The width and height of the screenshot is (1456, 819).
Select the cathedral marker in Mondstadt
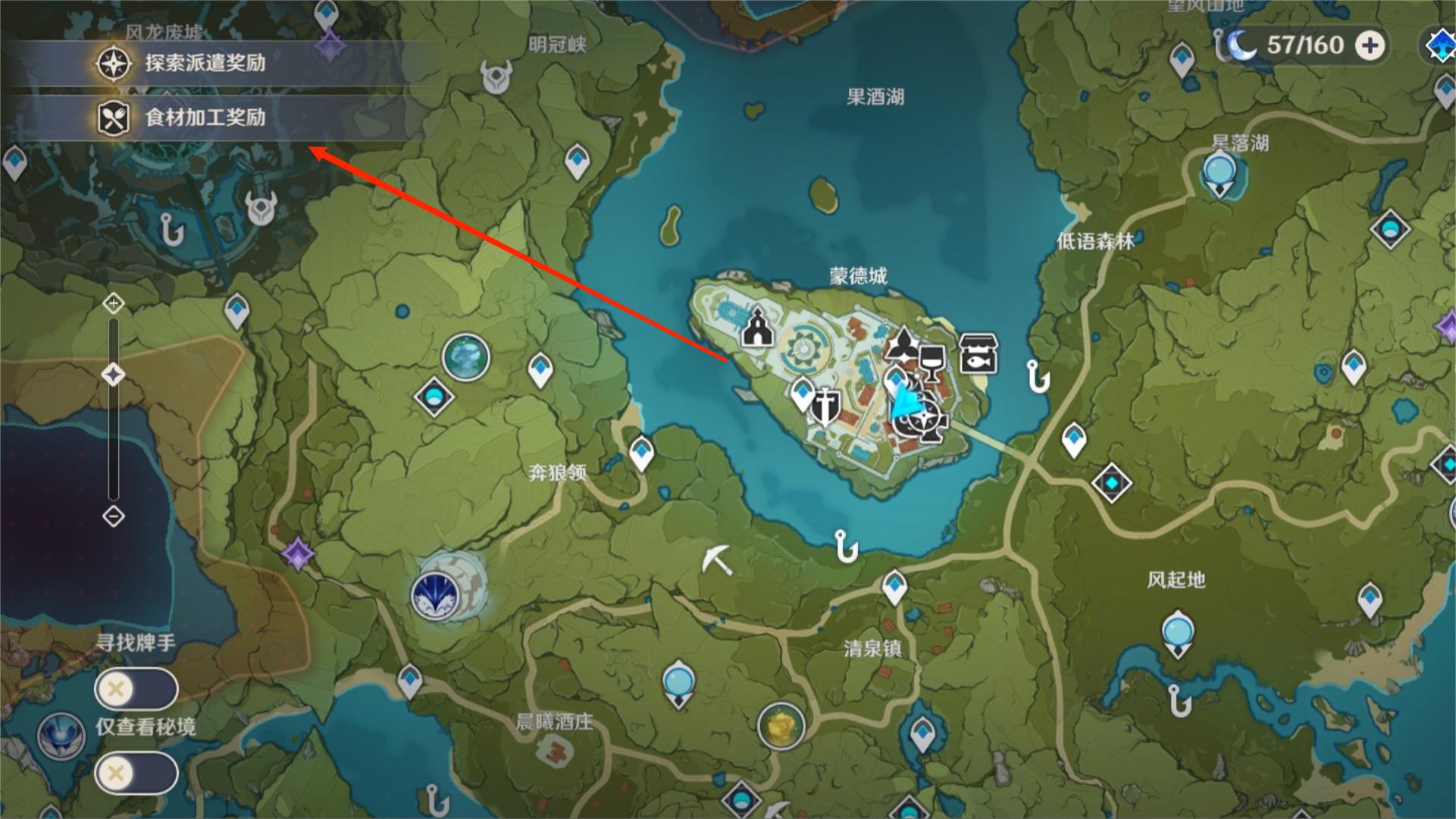click(x=756, y=328)
